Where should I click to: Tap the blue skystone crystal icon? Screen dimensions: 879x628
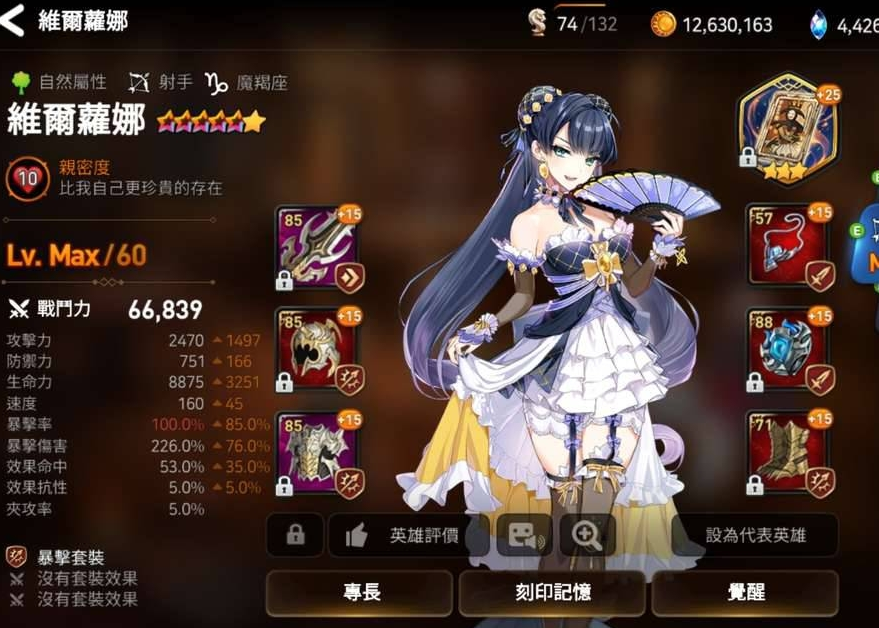pos(819,23)
